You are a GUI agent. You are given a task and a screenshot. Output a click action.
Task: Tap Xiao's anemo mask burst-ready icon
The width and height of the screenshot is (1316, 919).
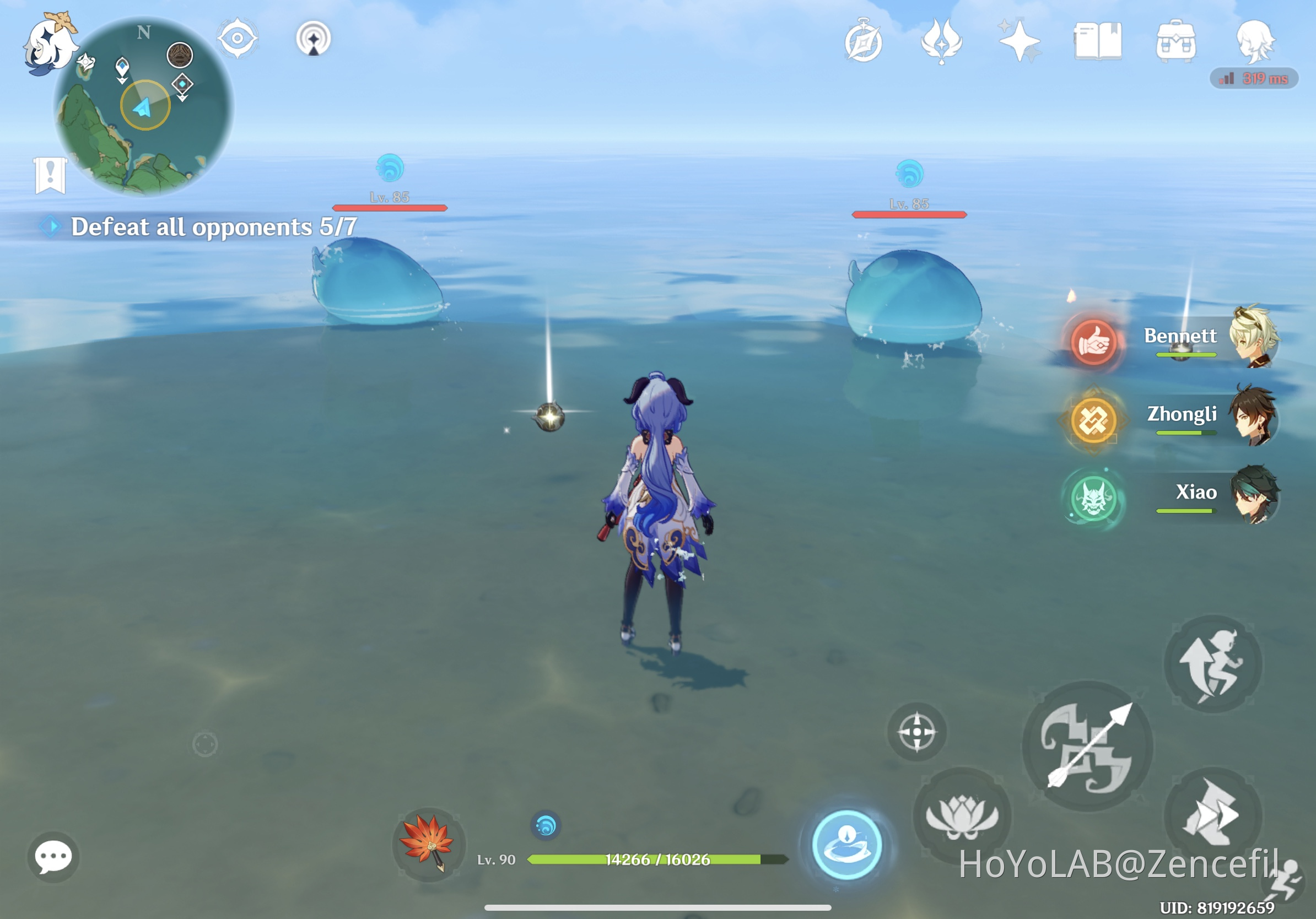pos(1095,498)
